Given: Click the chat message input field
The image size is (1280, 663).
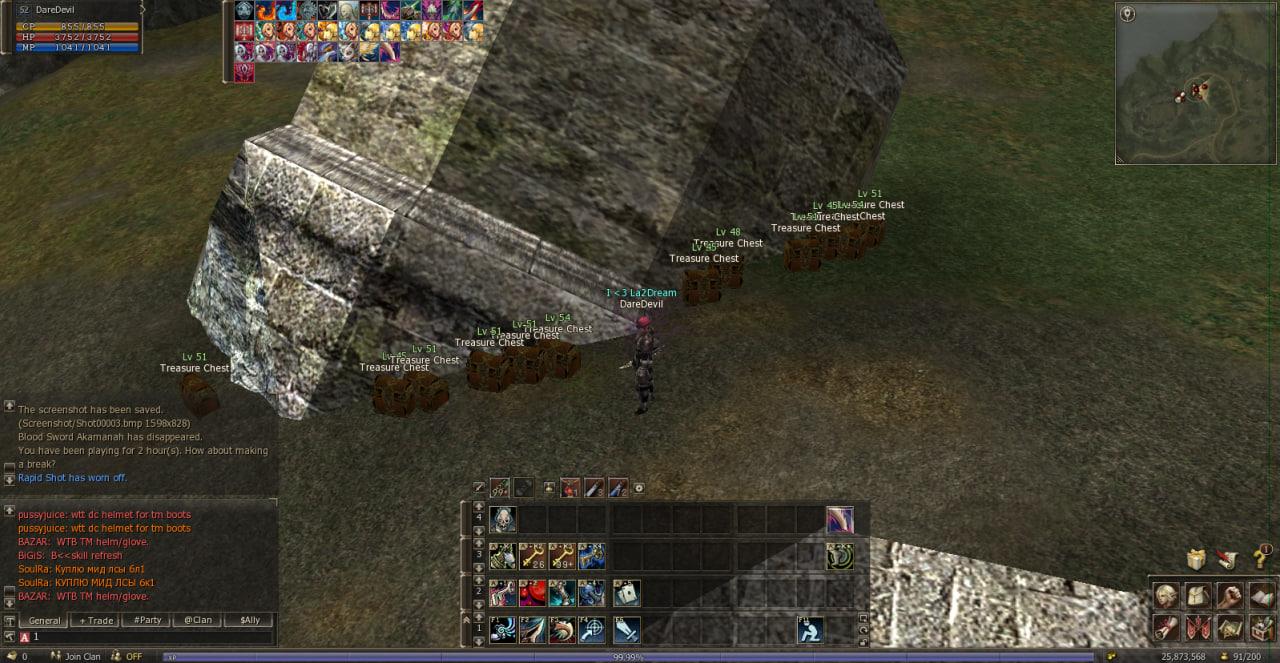Looking at the screenshot, I should [x=150, y=637].
